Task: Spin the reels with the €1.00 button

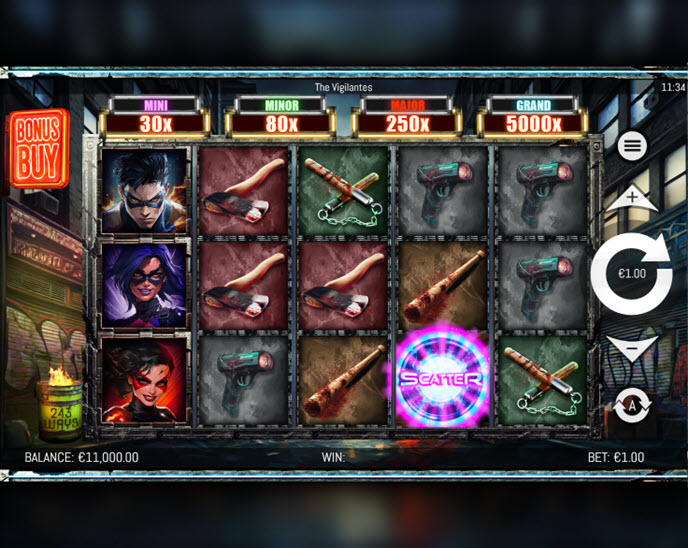Action: pos(630,273)
